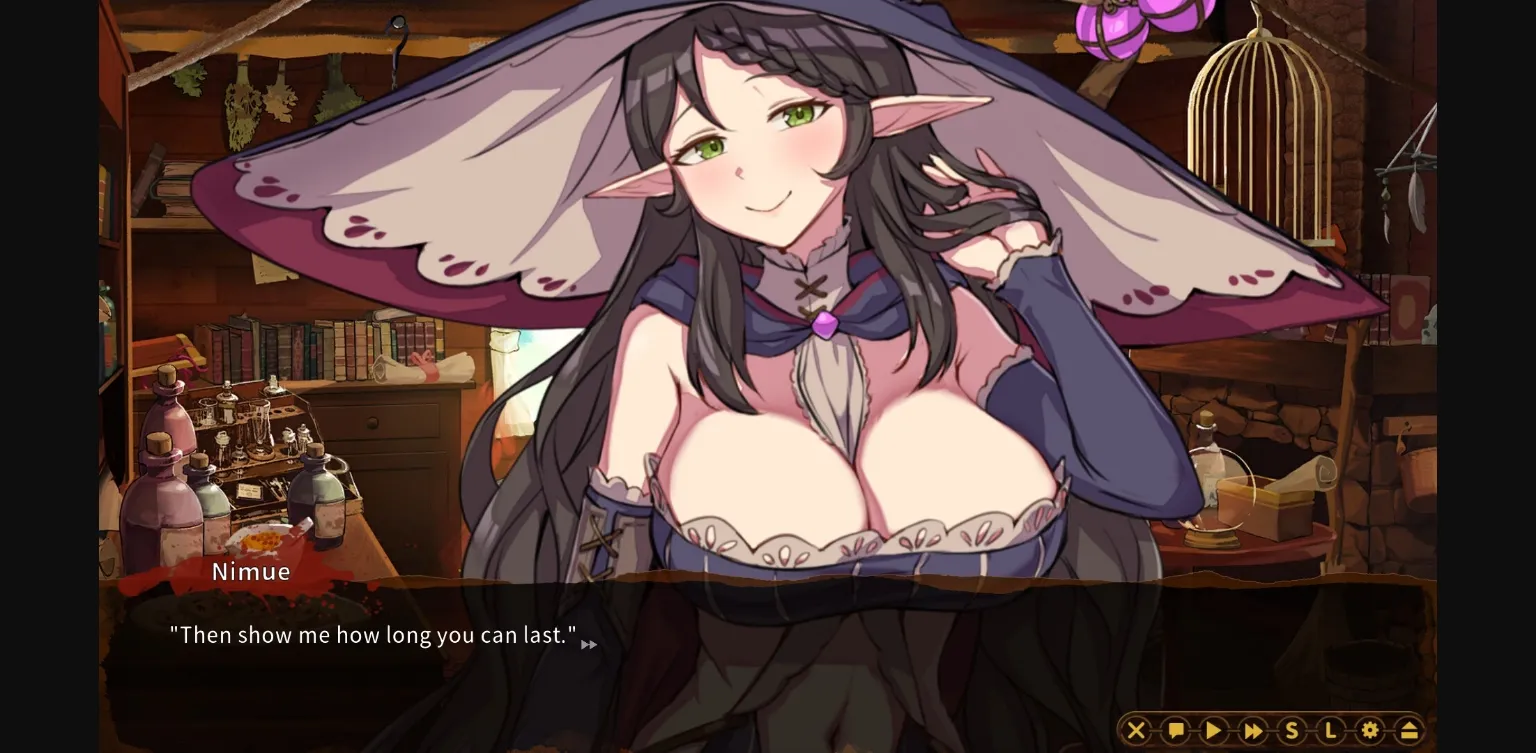The image size is (1536, 753).
Task: Click the text-advance arrows after the dialogue
Action: 589,644
